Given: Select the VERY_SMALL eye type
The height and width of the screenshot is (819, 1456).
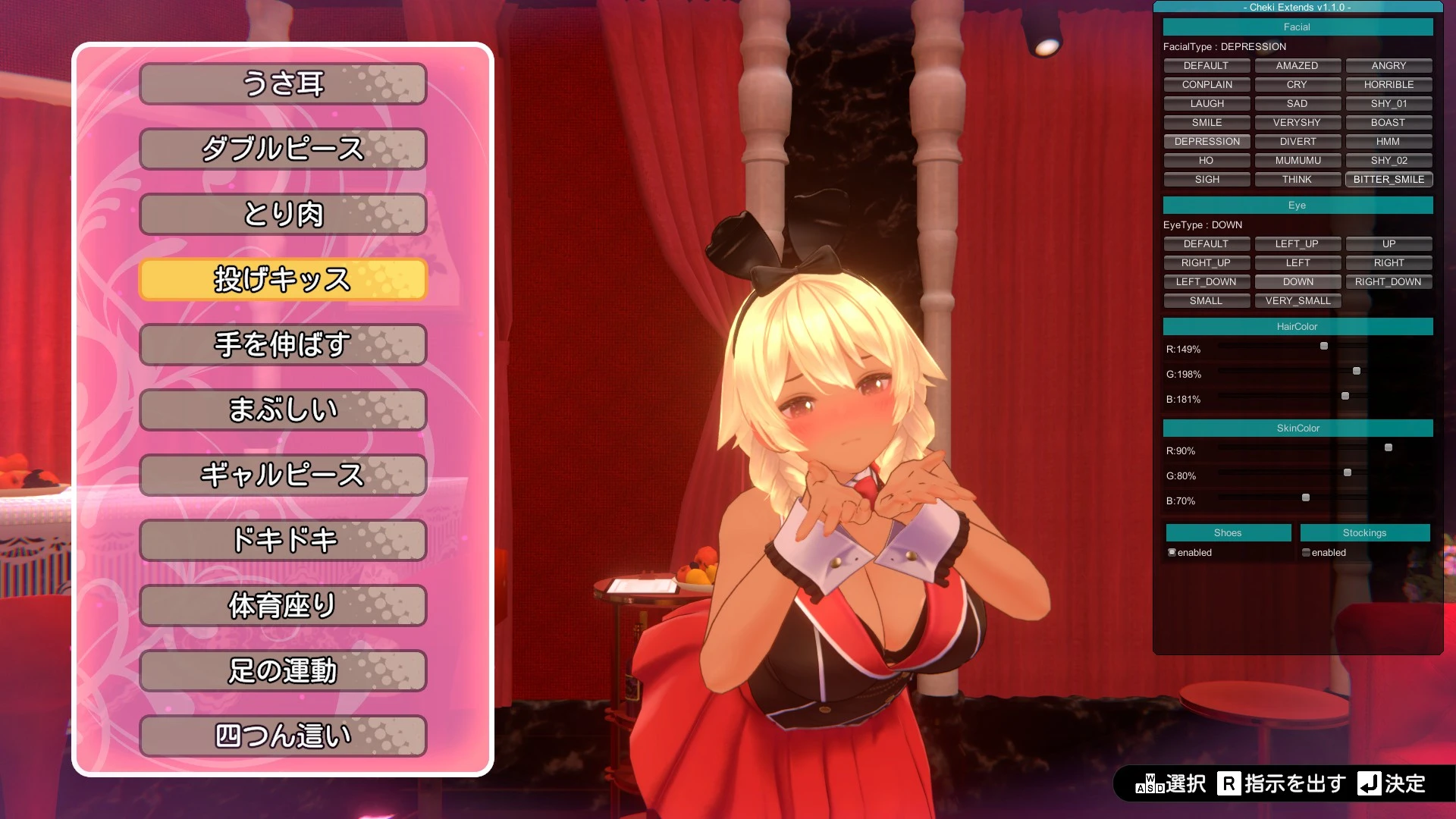Looking at the screenshot, I should coord(1298,300).
